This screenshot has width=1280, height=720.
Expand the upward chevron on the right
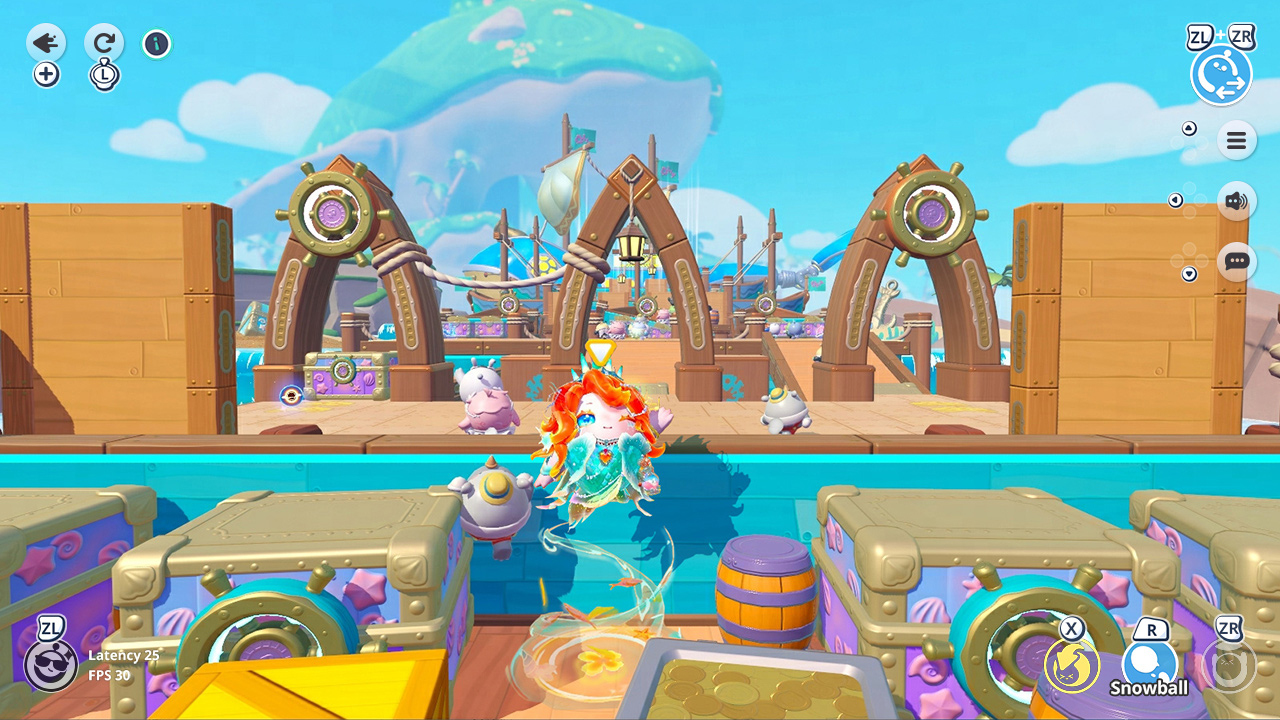coord(1189,128)
